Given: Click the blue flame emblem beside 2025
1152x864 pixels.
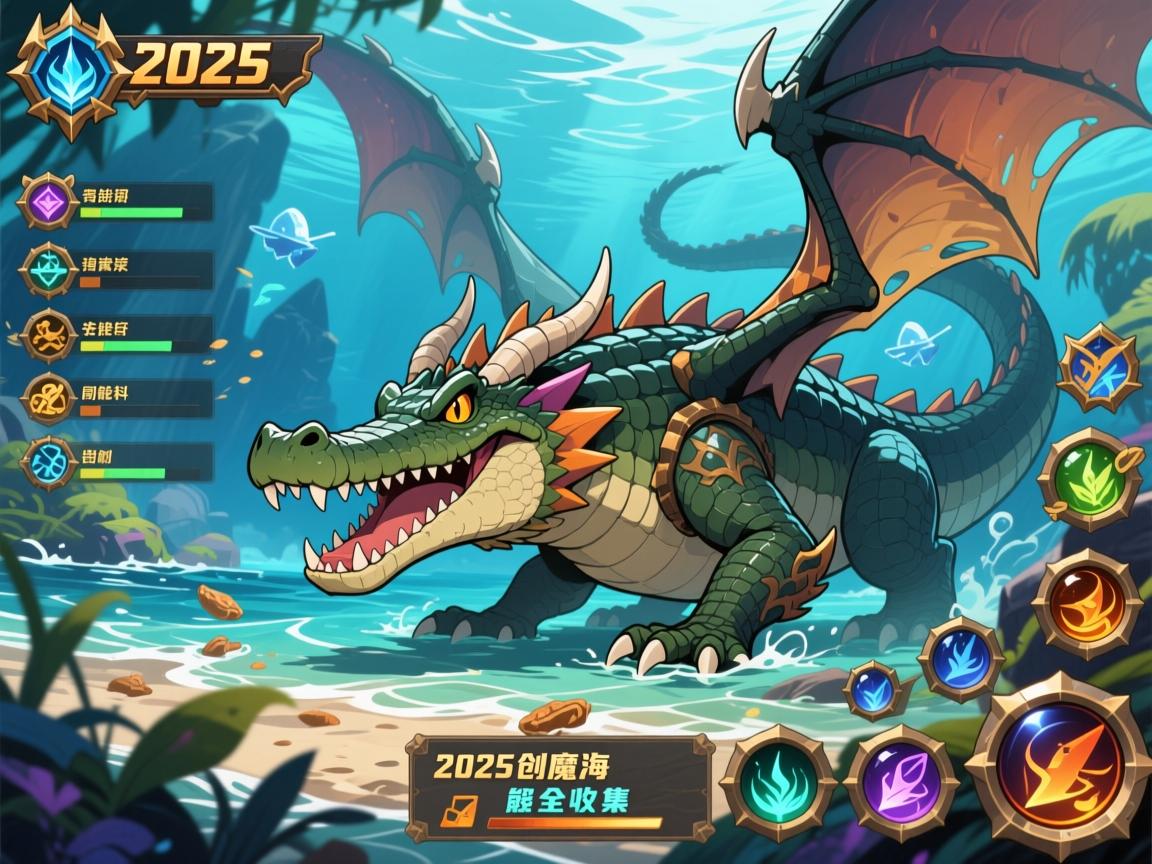Looking at the screenshot, I should tap(66, 66).
